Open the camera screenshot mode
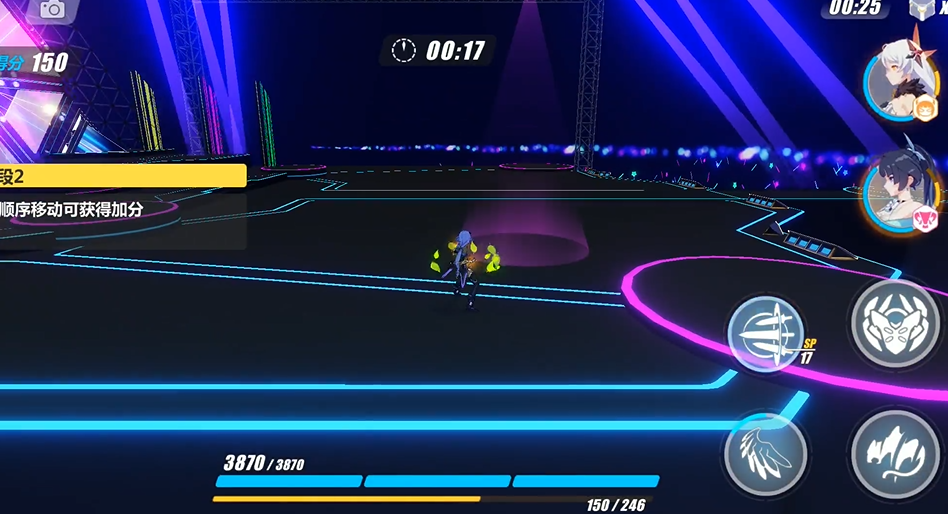Viewport: 948px width, 514px height. tap(51, 10)
